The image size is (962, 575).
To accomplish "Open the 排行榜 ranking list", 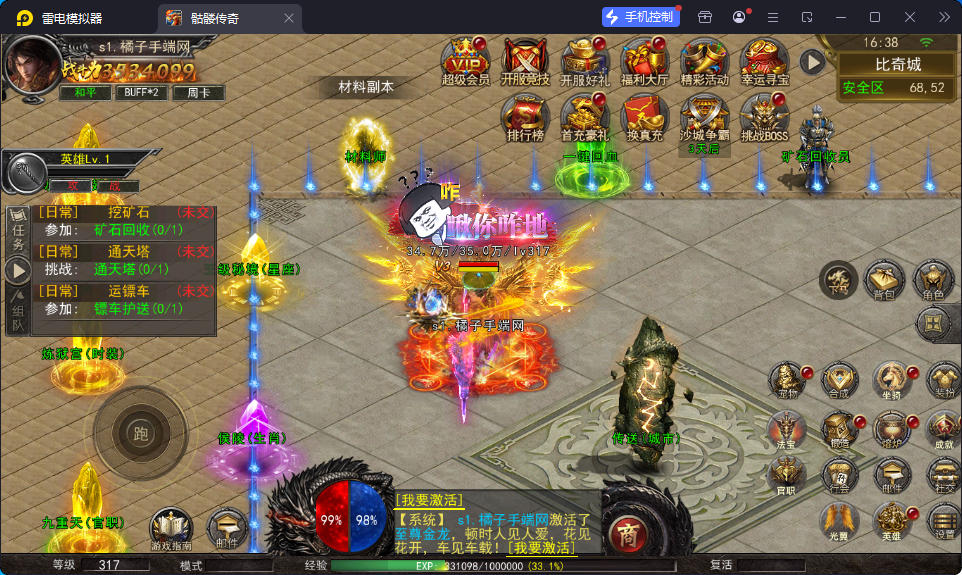I will (525, 119).
